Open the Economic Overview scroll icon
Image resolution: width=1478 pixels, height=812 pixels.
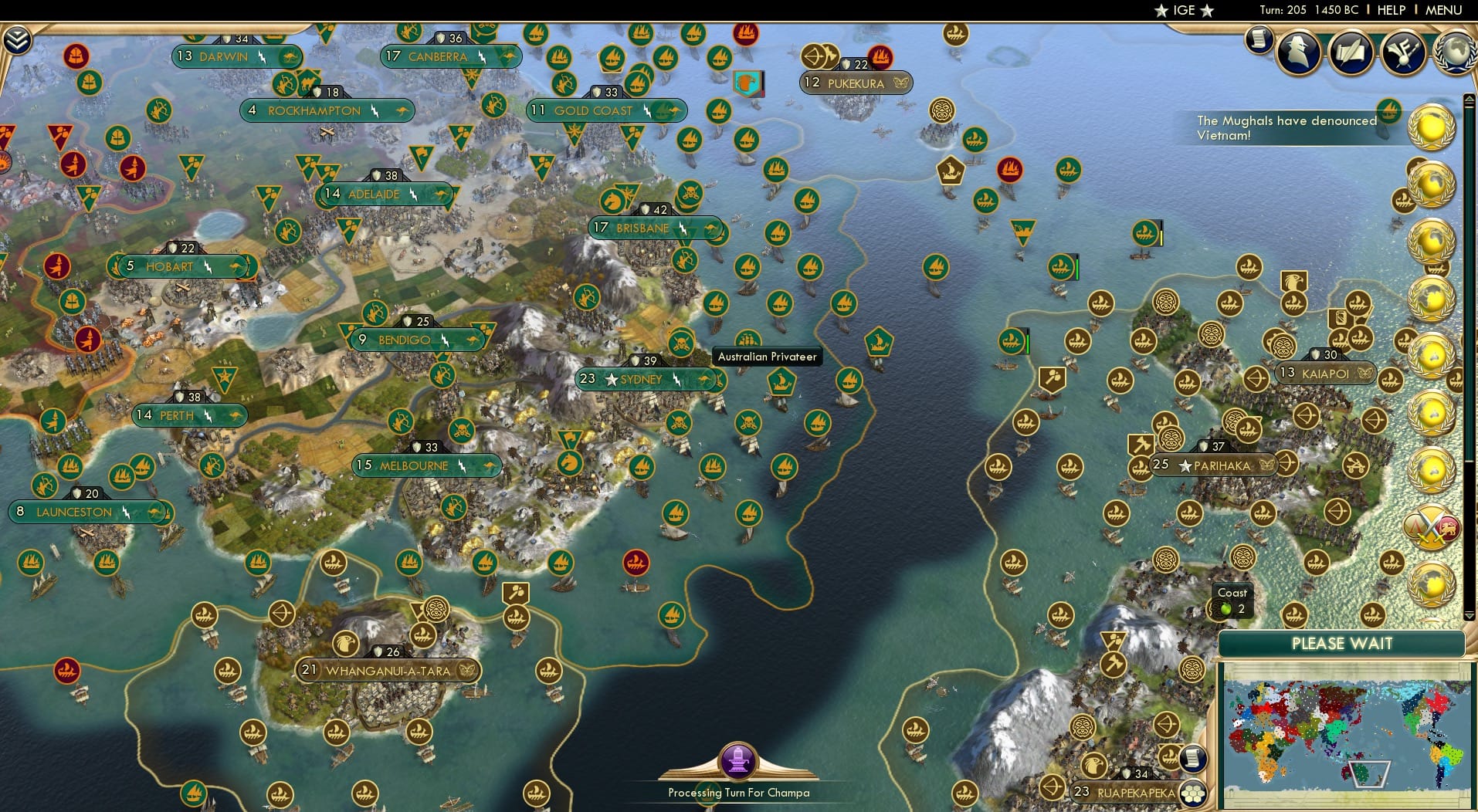(x=1261, y=40)
